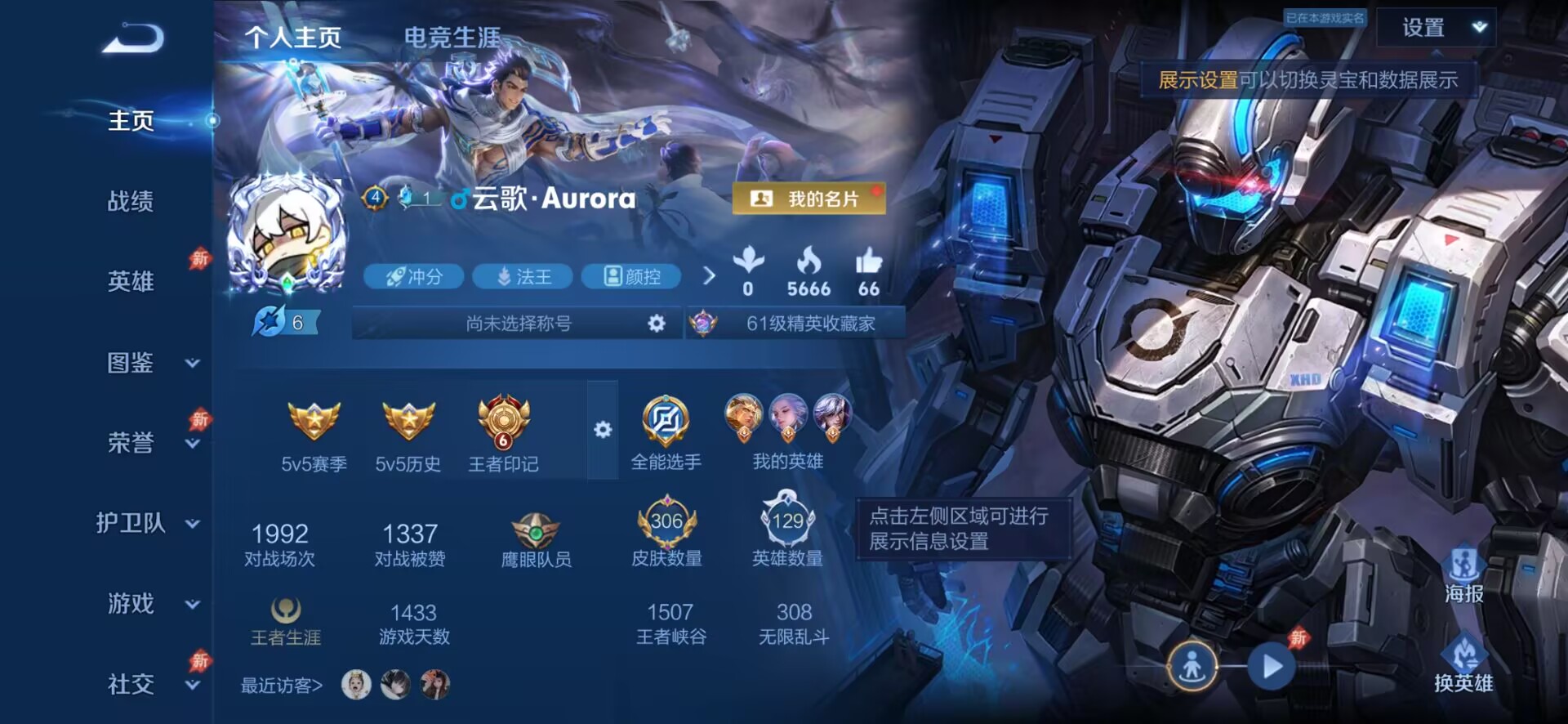Switch to the 电竞生涯 tab
Viewport: 1568px width, 724px height.
(451, 36)
